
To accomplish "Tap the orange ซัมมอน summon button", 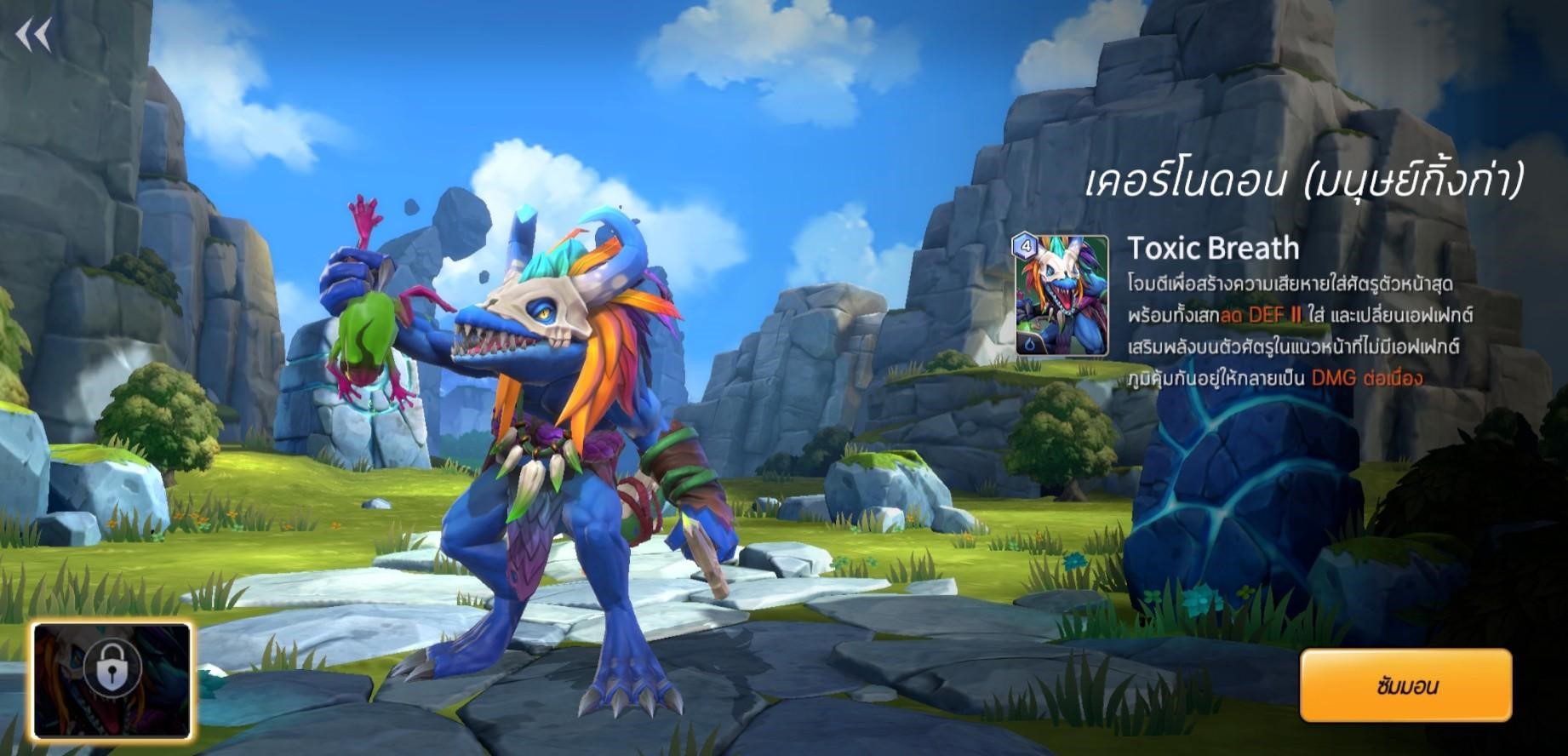I will pyautogui.click(x=1405, y=685).
